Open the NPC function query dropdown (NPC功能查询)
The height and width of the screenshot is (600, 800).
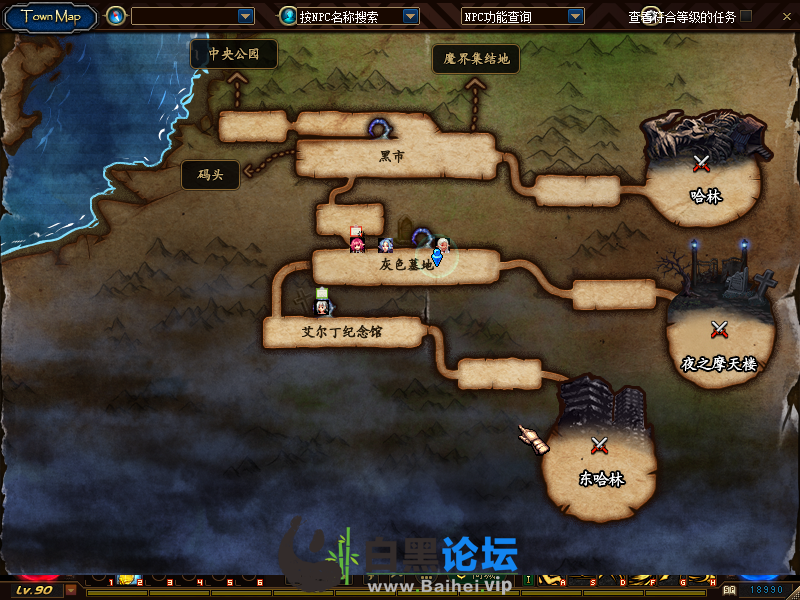click(575, 16)
